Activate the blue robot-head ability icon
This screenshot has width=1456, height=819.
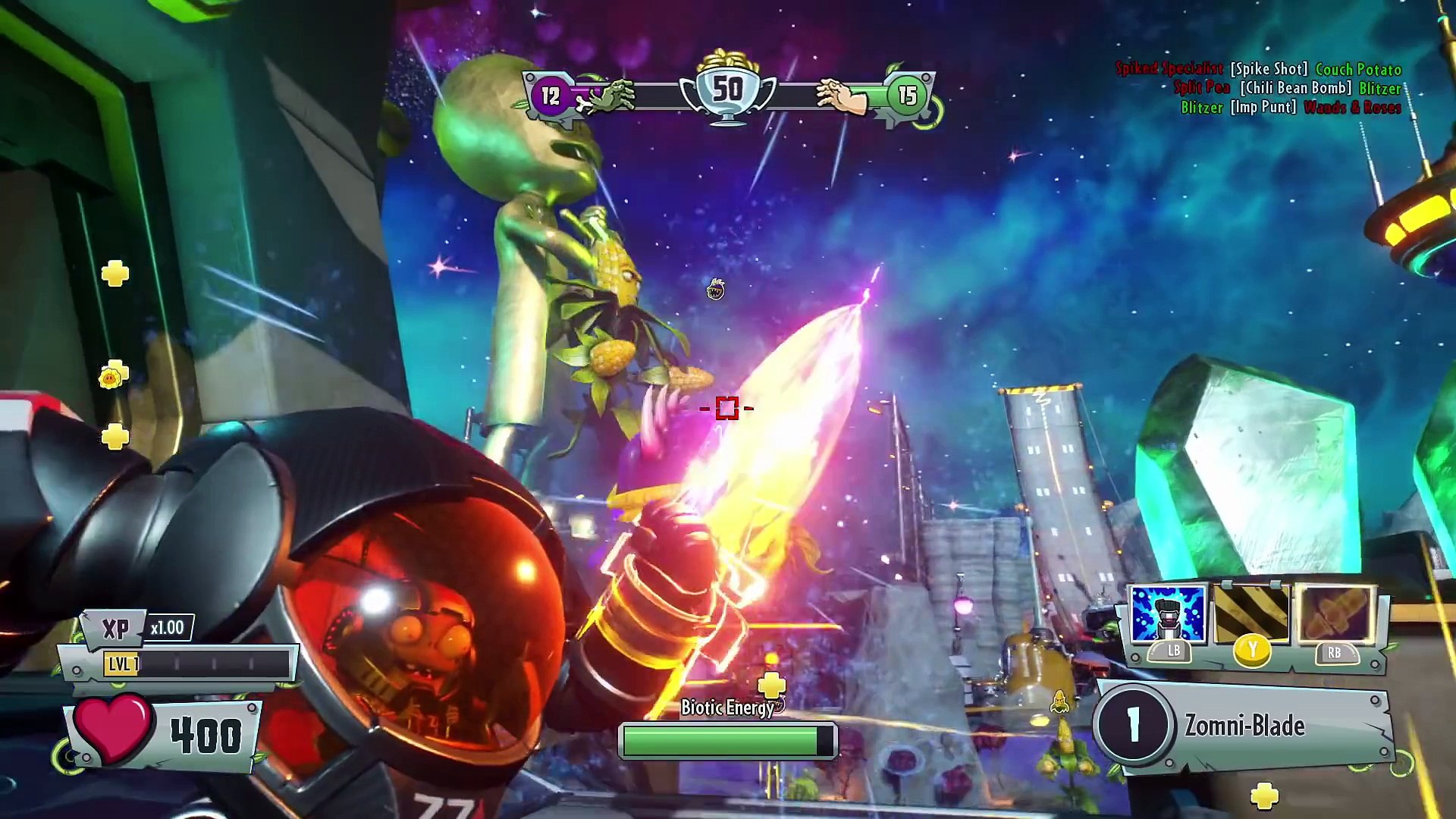click(1167, 613)
